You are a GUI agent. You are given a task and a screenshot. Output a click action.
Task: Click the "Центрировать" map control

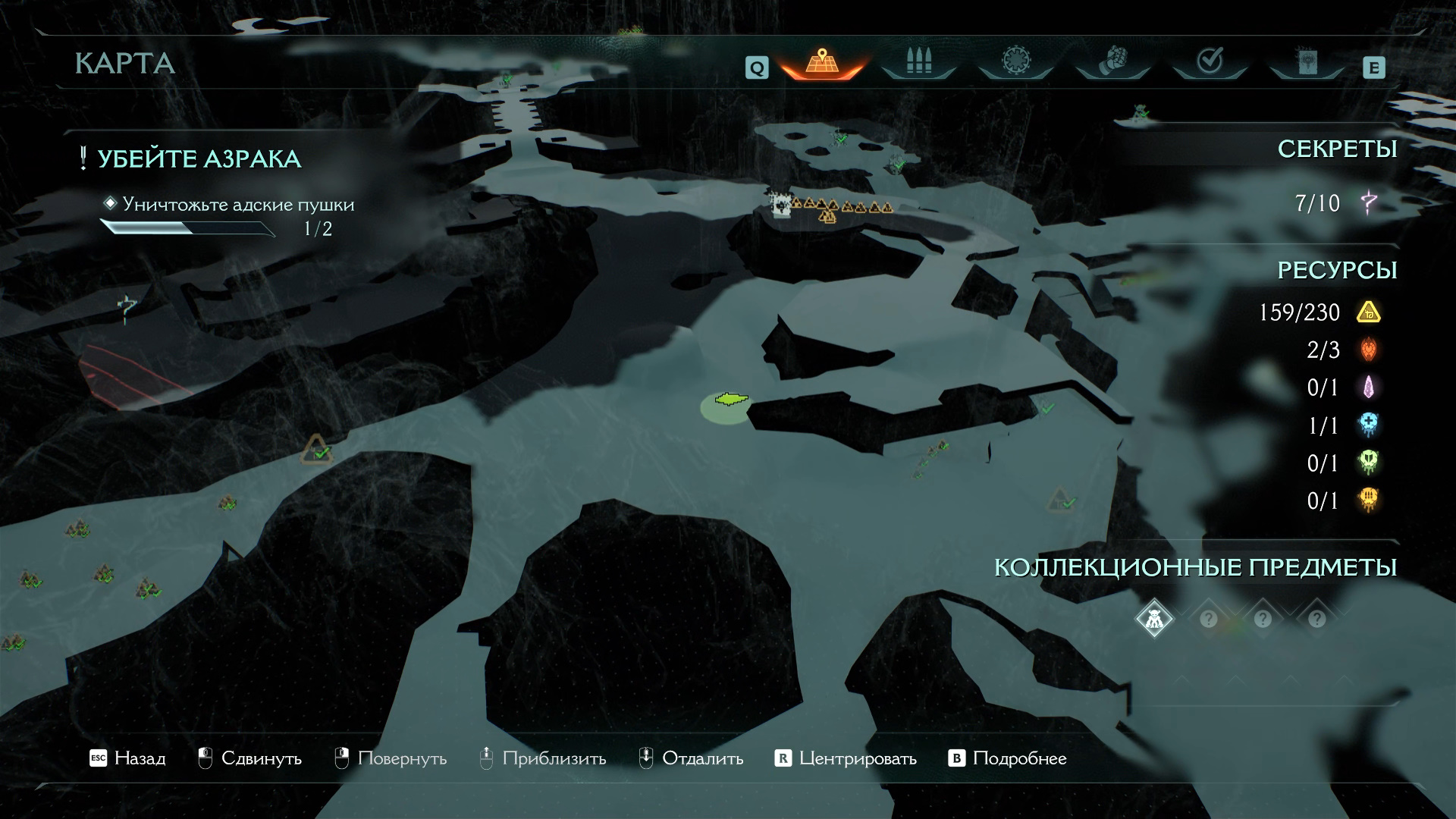(x=846, y=758)
